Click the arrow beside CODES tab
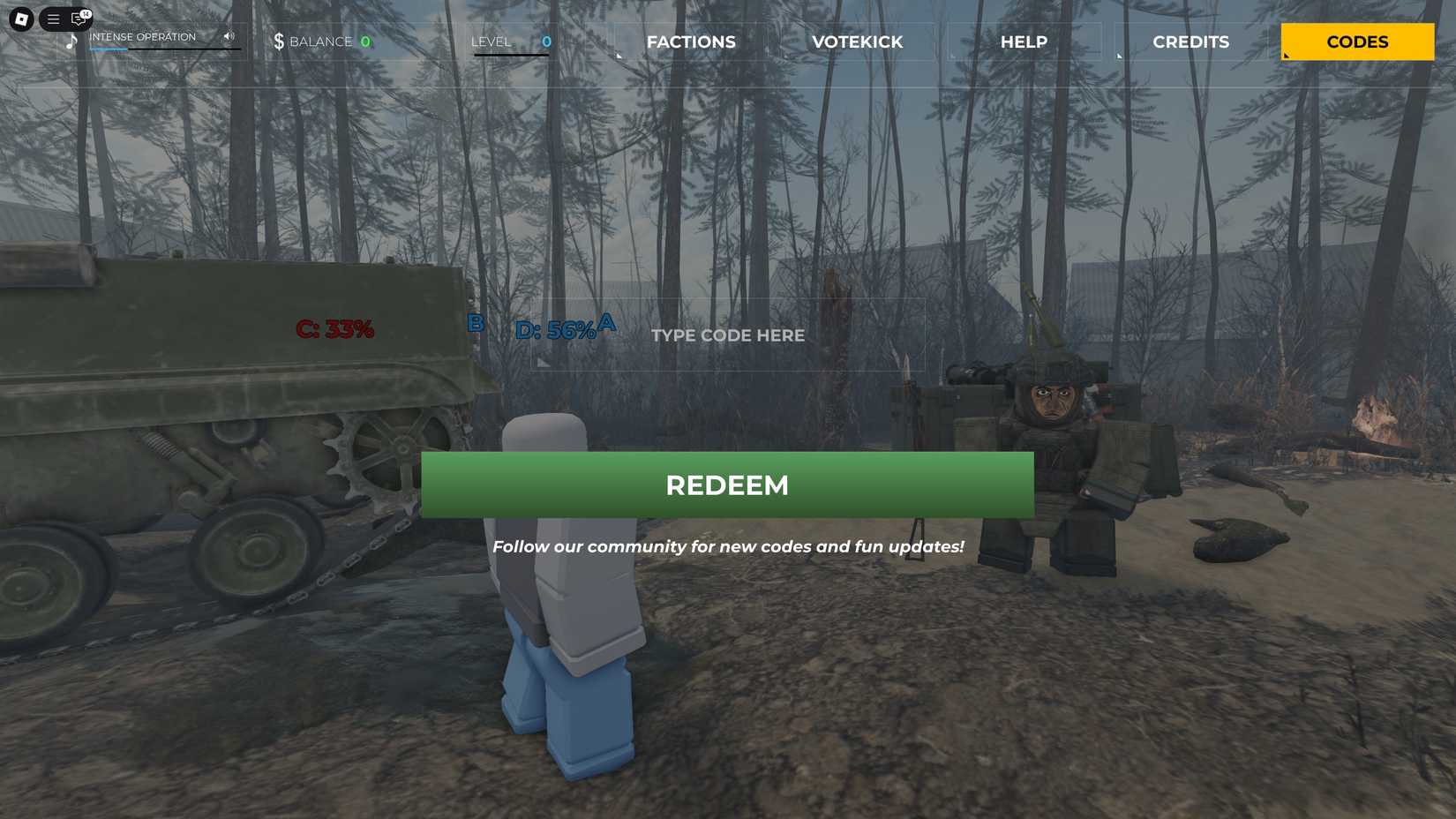The width and height of the screenshot is (1456, 819). [x=1286, y=54]
